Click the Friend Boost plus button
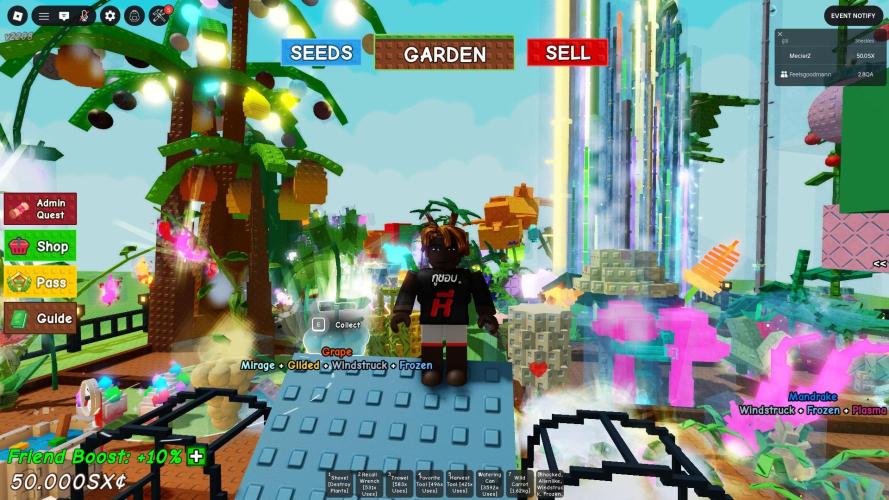 [196, 457]
